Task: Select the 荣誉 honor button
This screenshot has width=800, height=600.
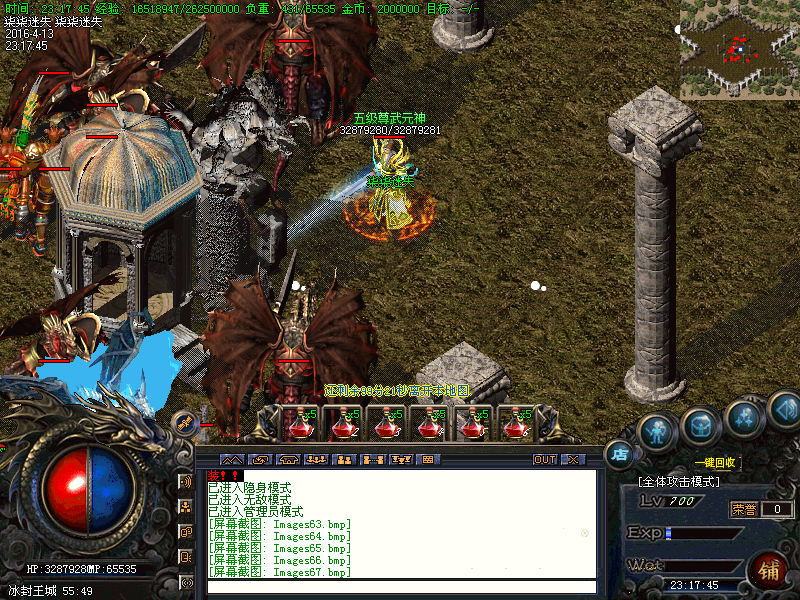Action: 742,509
